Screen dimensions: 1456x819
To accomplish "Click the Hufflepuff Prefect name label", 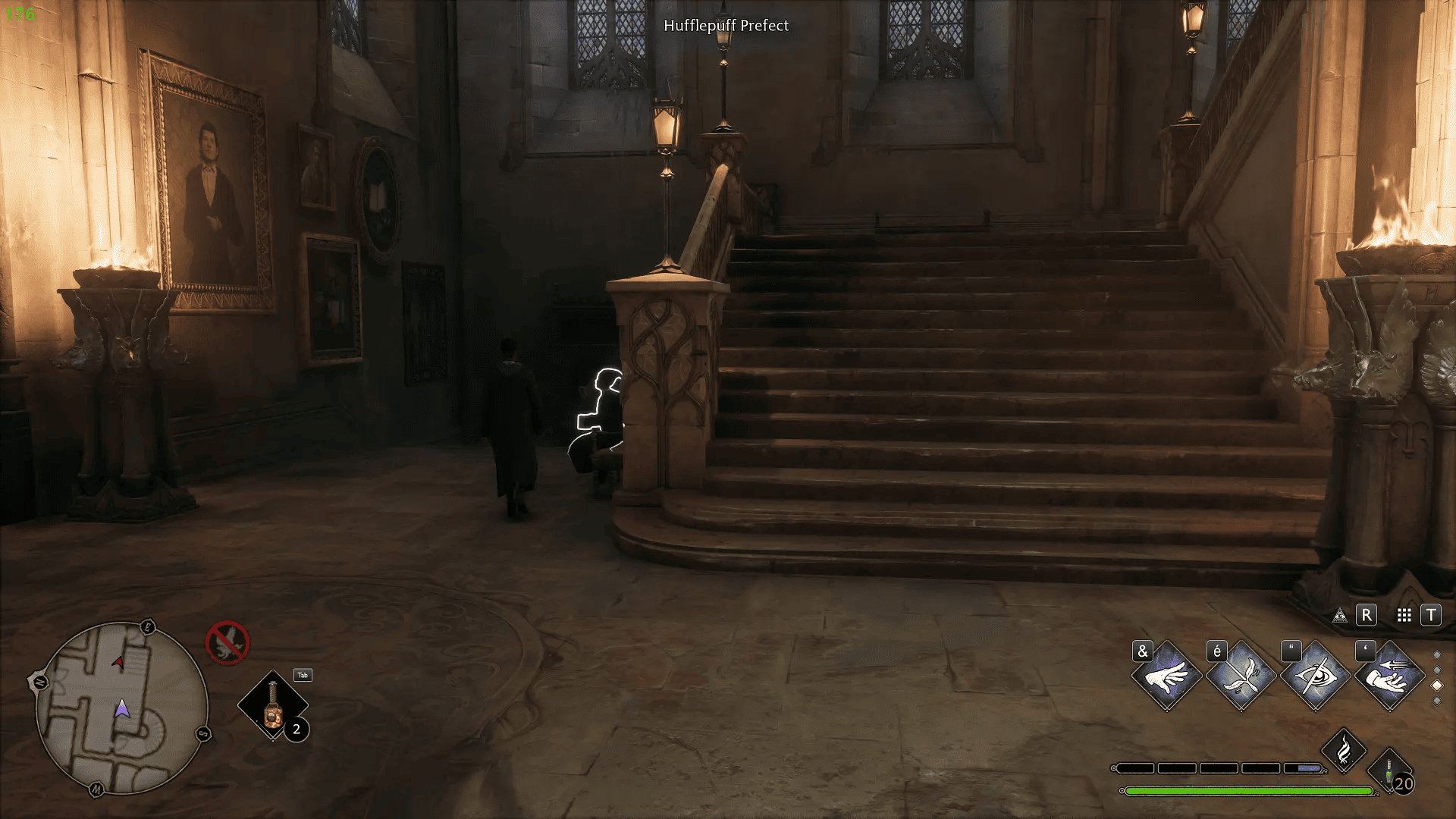I will pos(726,25).
